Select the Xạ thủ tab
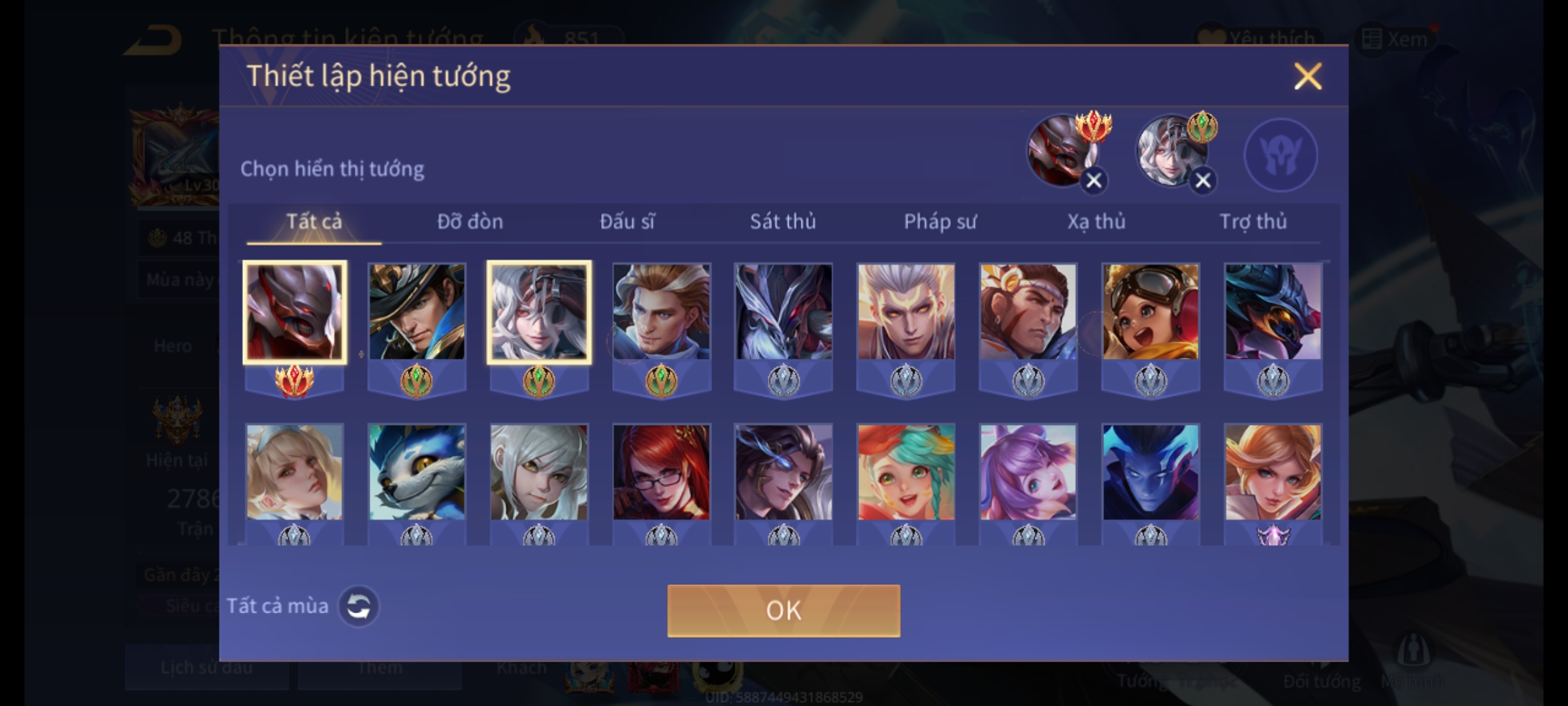The image size is (1568, 706). [x=1096, y=222]
